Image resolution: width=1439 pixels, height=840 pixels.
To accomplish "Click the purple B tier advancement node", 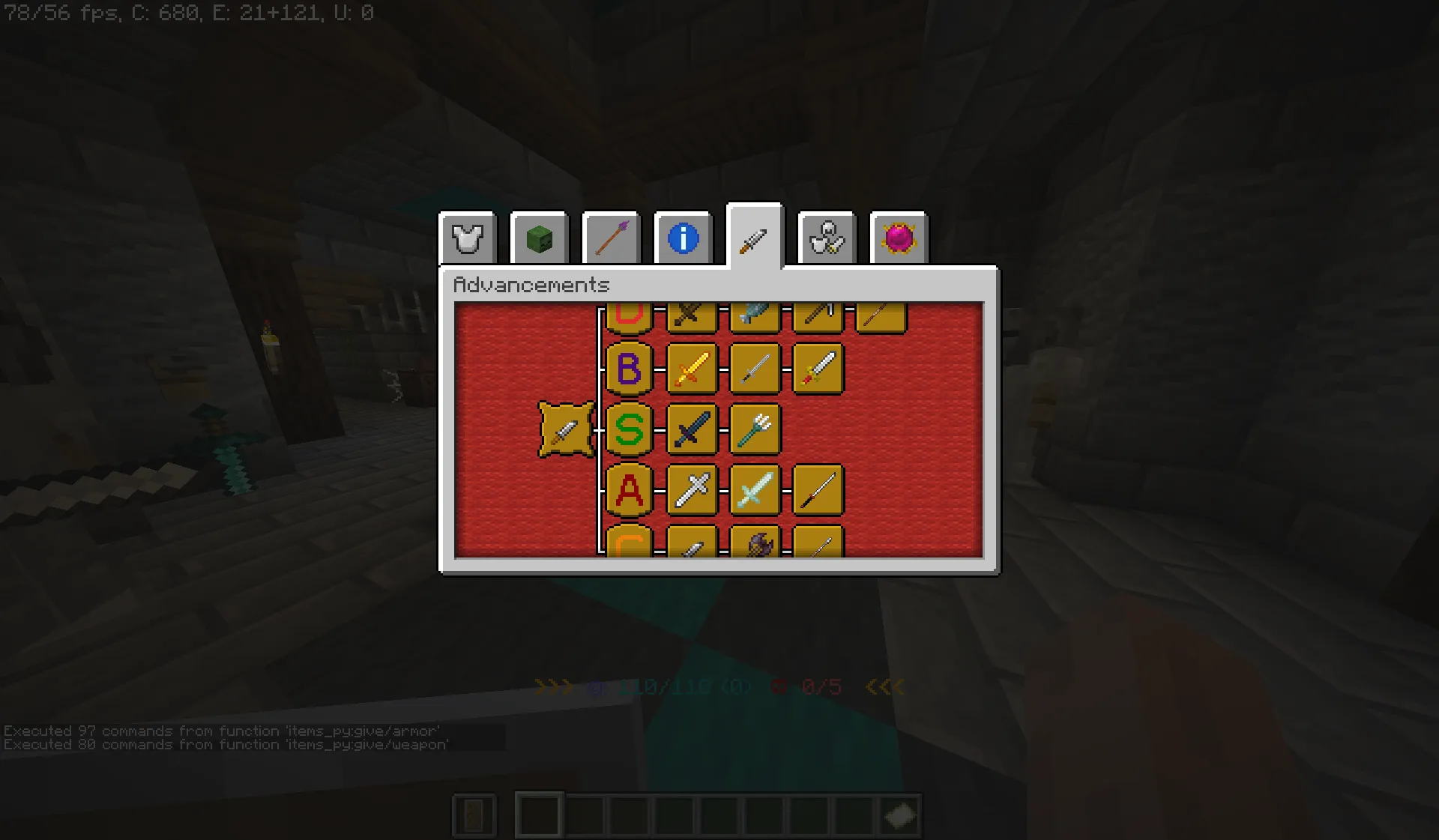I will click(x=630, y=368).
